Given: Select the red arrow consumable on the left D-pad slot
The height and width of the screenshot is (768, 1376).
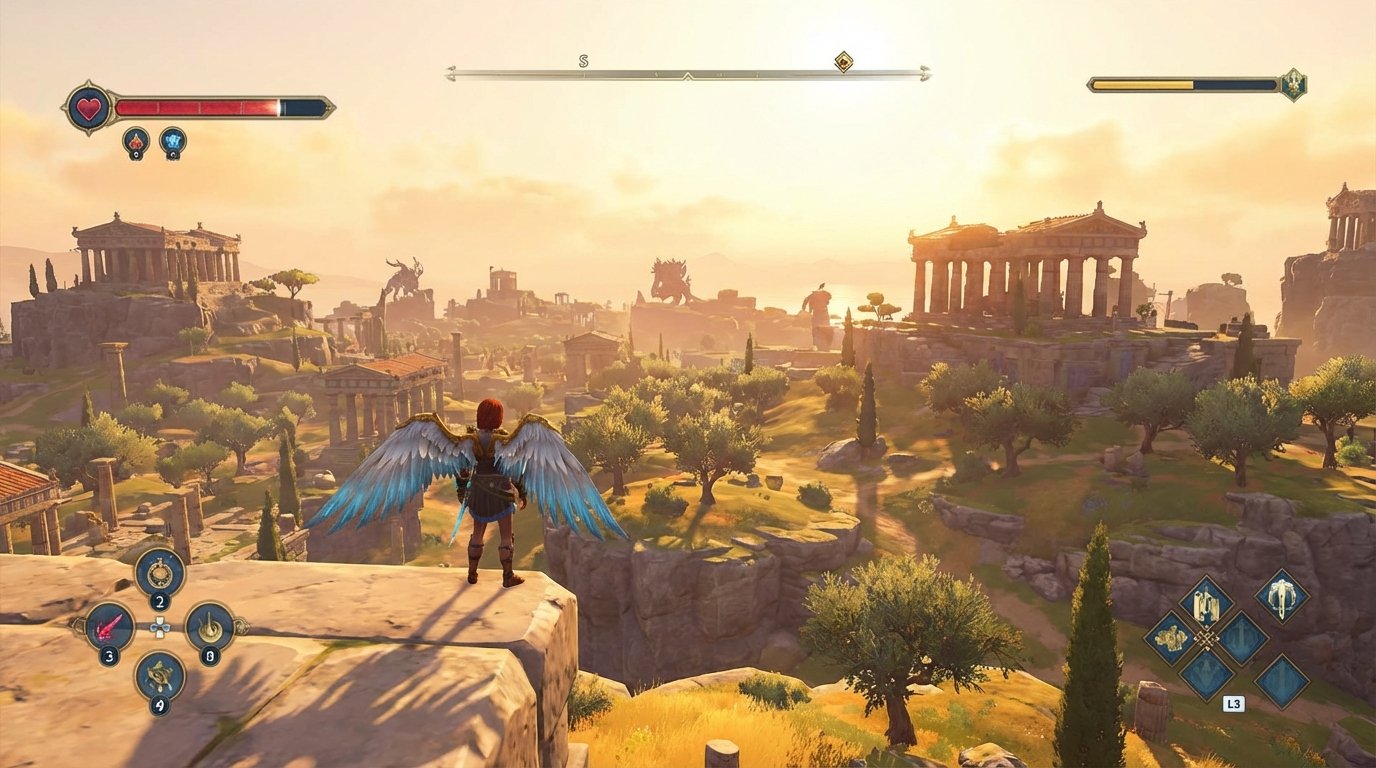Looking at the screenshot, I should tap(111, 626).
